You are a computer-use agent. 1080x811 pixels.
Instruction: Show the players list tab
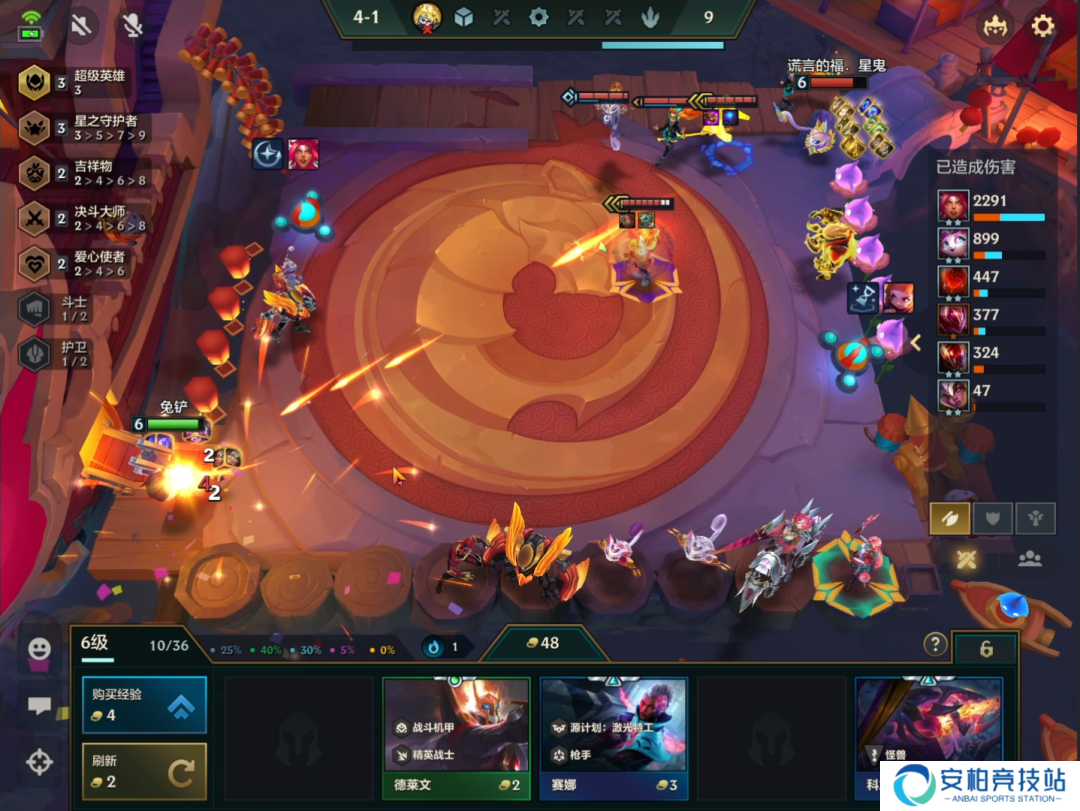tap(1030, 559)
